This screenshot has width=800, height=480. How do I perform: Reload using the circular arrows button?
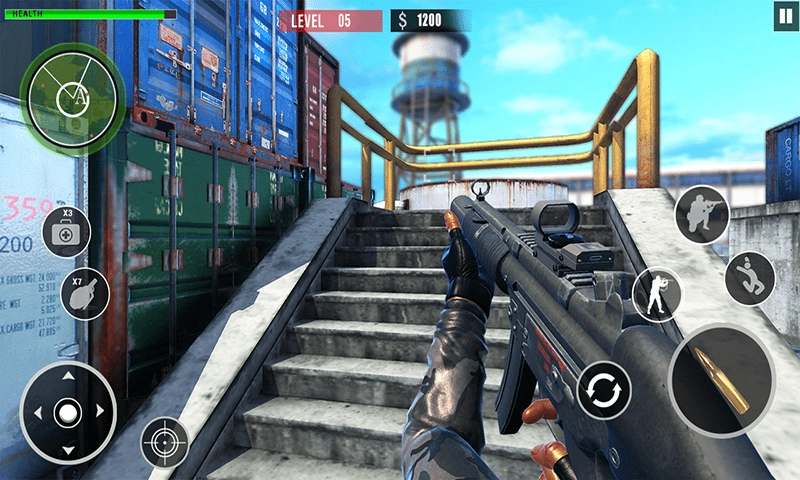604,390
